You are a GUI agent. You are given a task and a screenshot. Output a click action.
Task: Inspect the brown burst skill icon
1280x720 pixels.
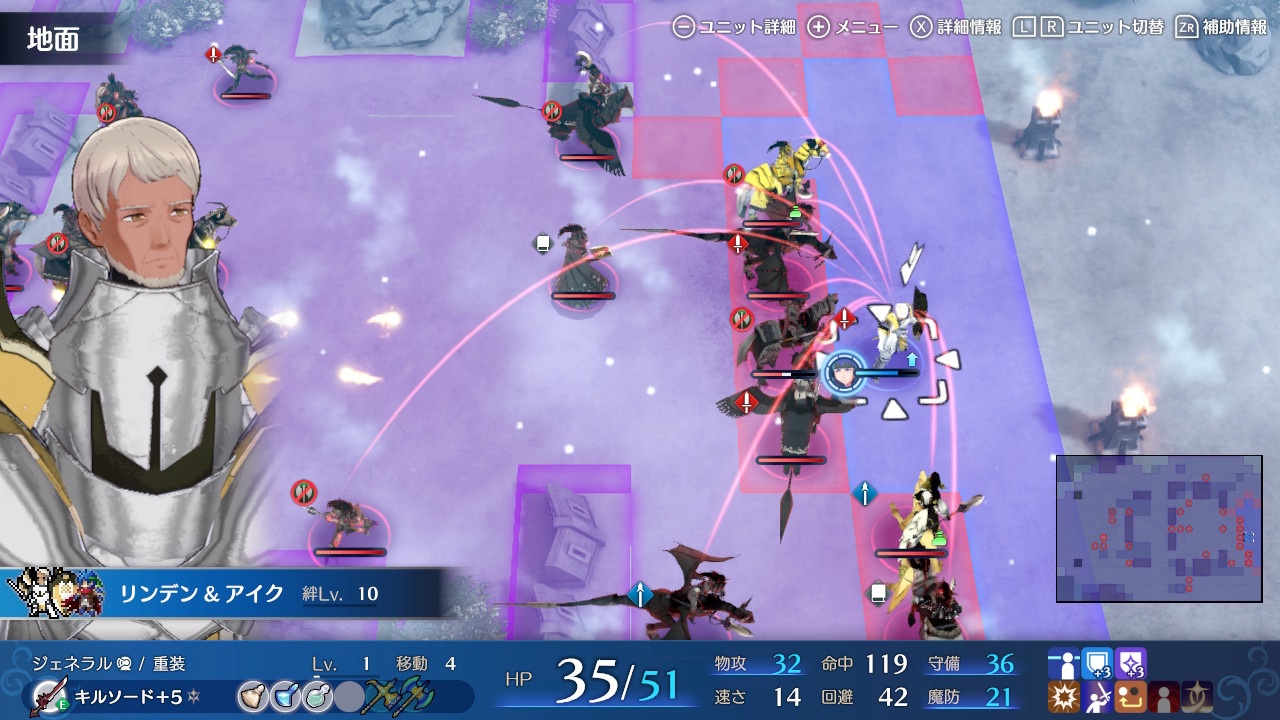coord(1063,697)
